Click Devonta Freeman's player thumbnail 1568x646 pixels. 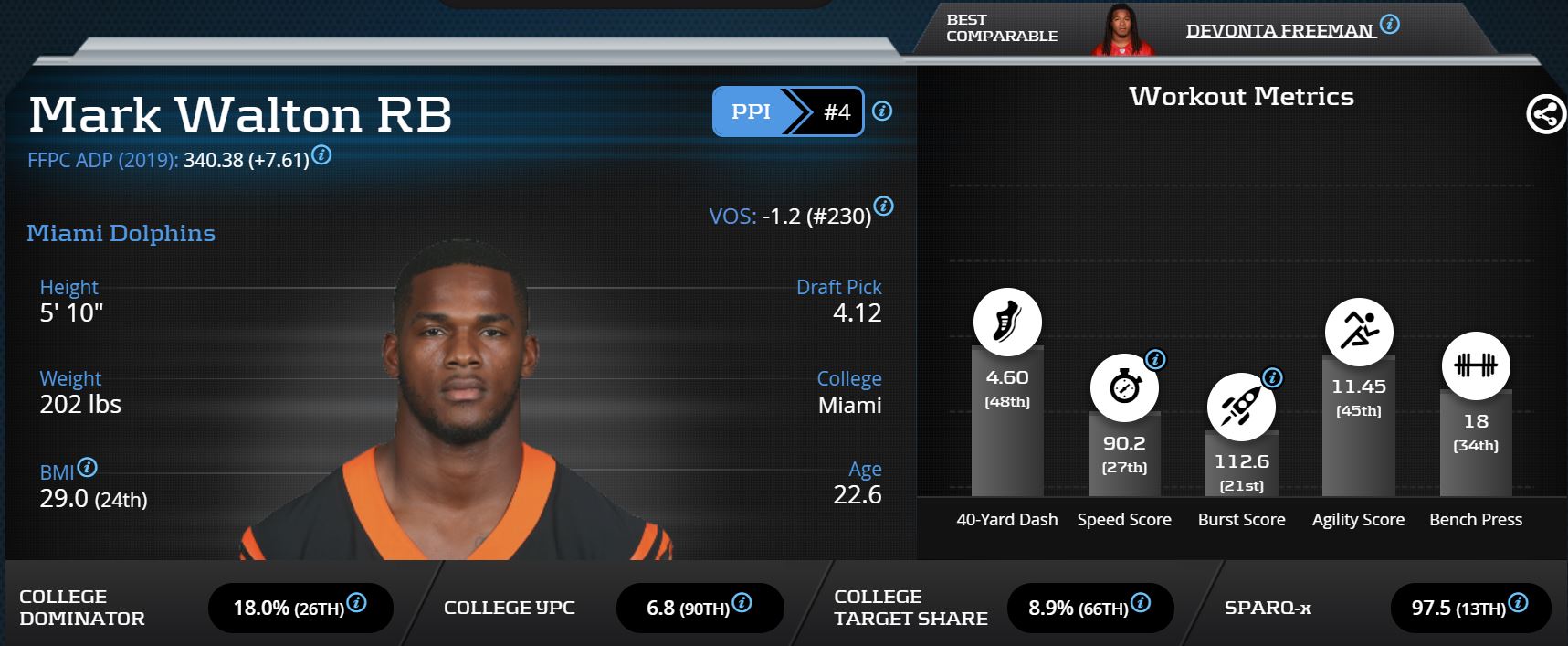[x=1122, y=30]
